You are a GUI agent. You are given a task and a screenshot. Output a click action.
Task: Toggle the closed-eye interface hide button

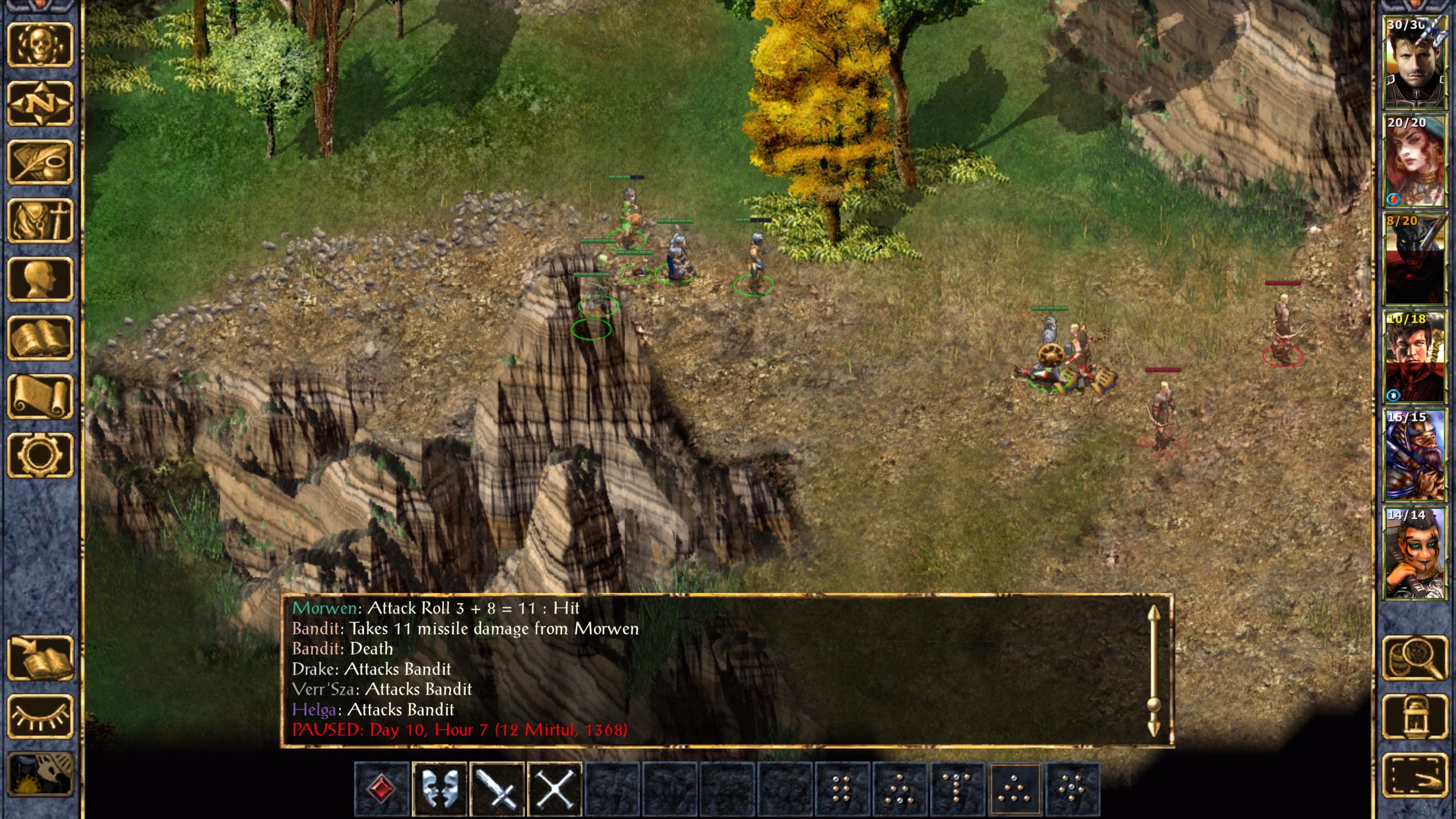coord(40,717)
